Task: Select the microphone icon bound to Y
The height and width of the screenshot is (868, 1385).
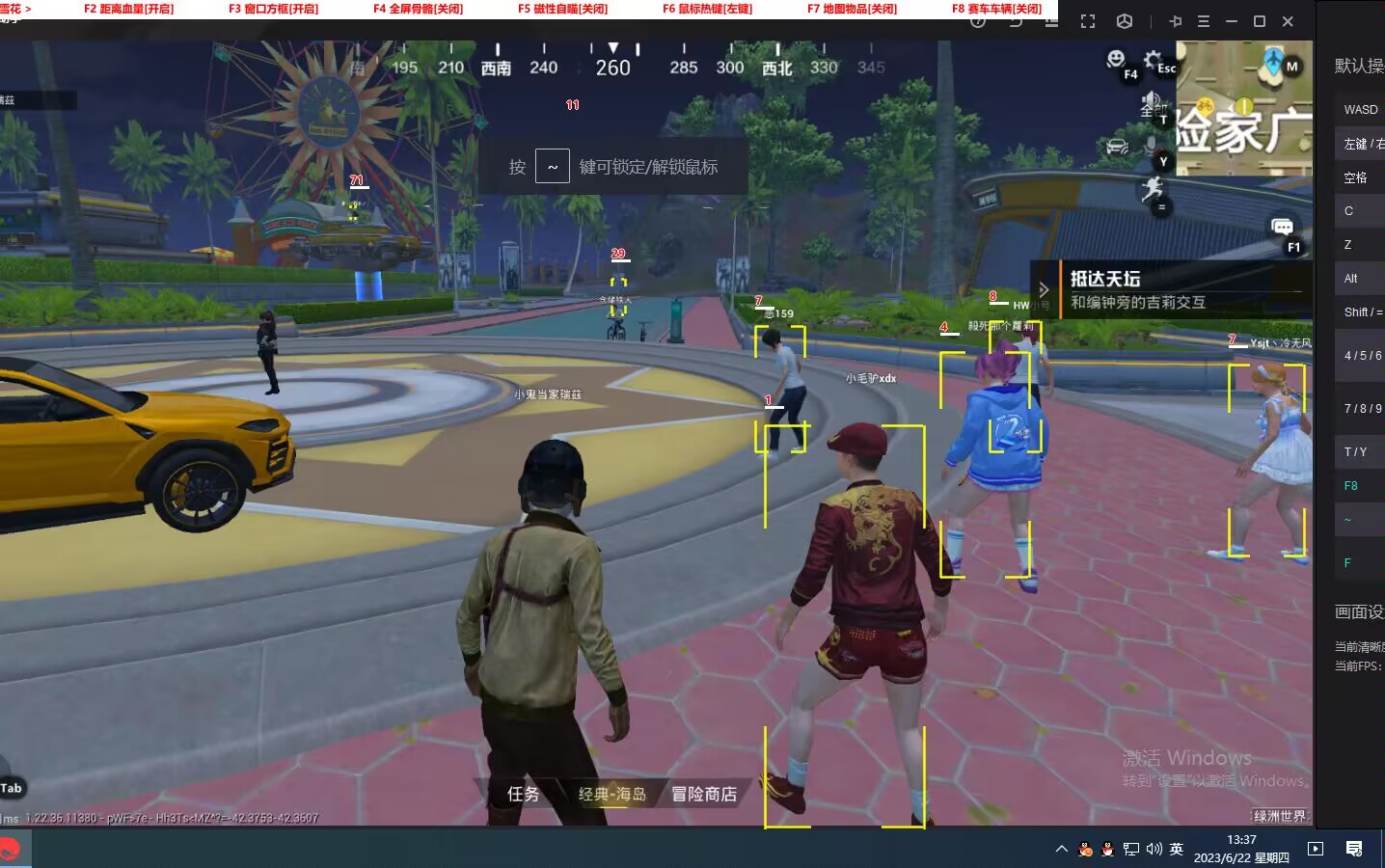Action: coord(1152,143)
